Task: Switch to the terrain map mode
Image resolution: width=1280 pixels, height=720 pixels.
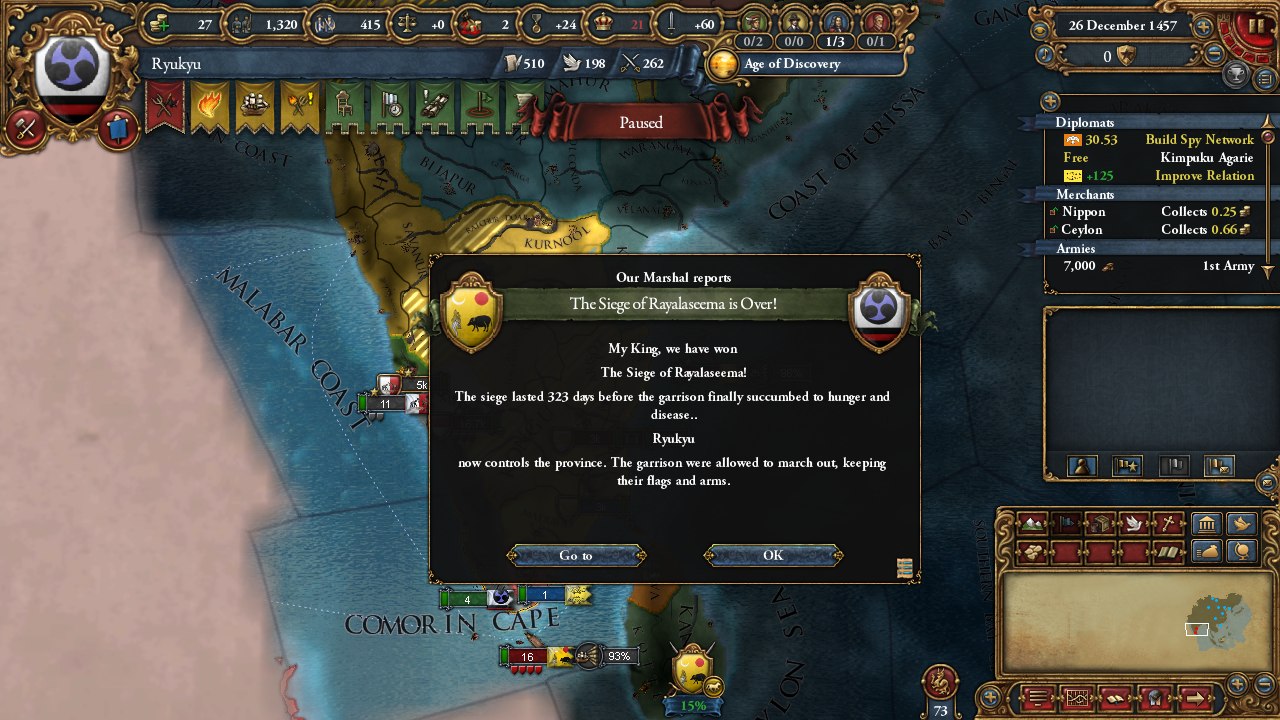Action: pyautogui.click(x=1033, y=523)
